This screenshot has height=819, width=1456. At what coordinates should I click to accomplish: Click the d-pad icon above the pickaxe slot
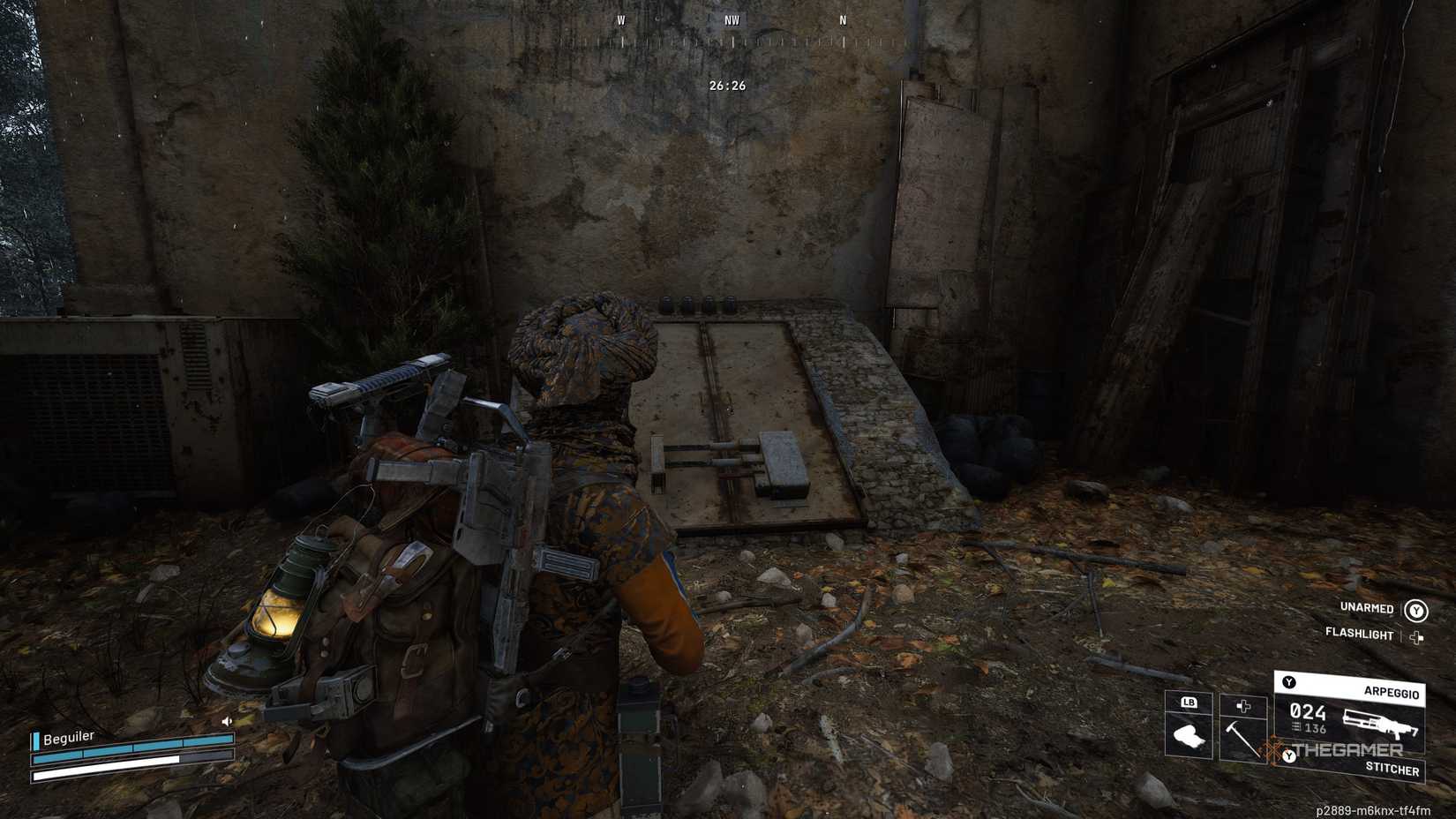(x=1243, y=707)
